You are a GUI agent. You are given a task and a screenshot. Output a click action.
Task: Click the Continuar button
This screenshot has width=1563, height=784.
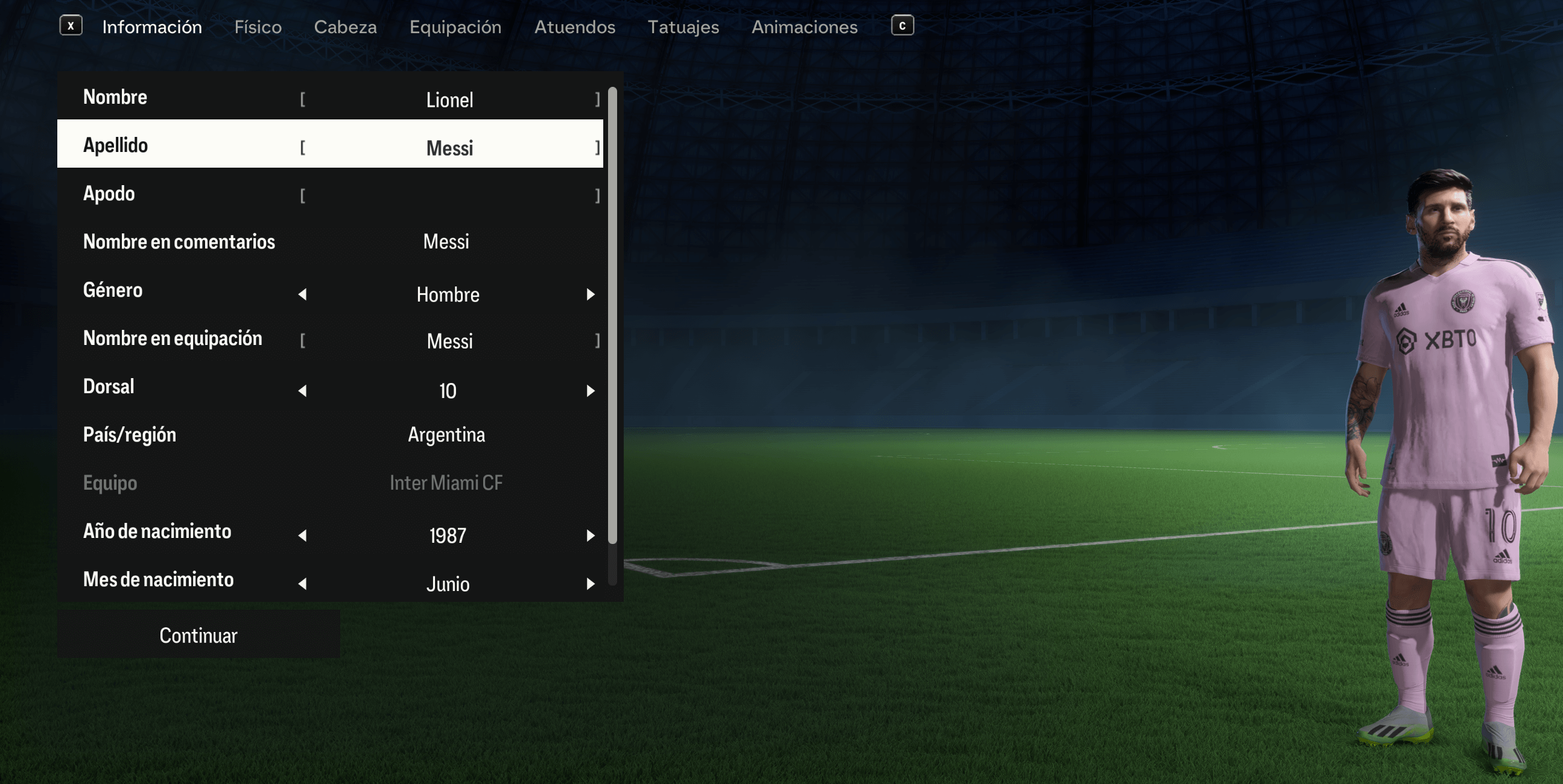[198, 634]
